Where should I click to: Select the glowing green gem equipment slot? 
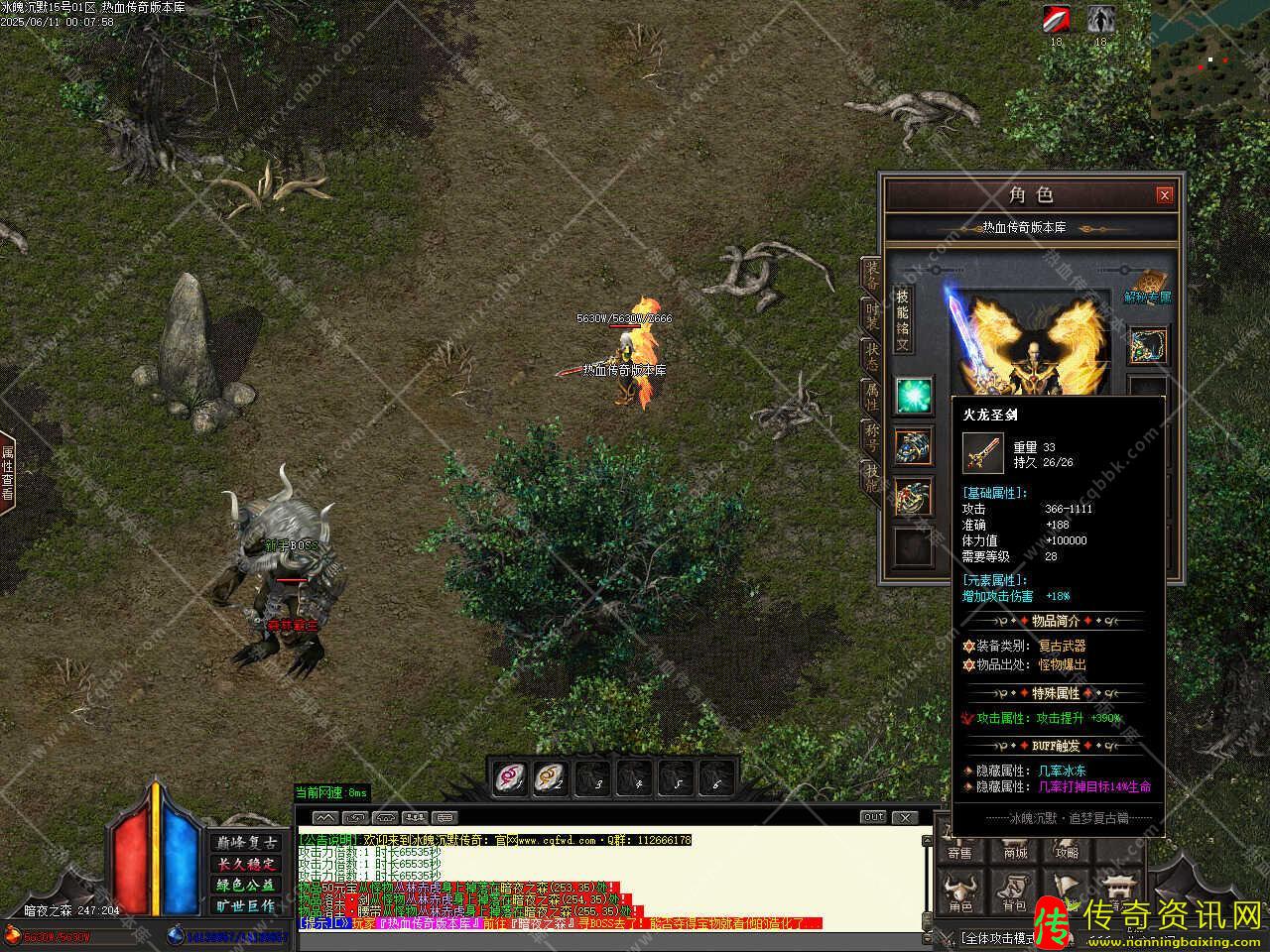913,396
